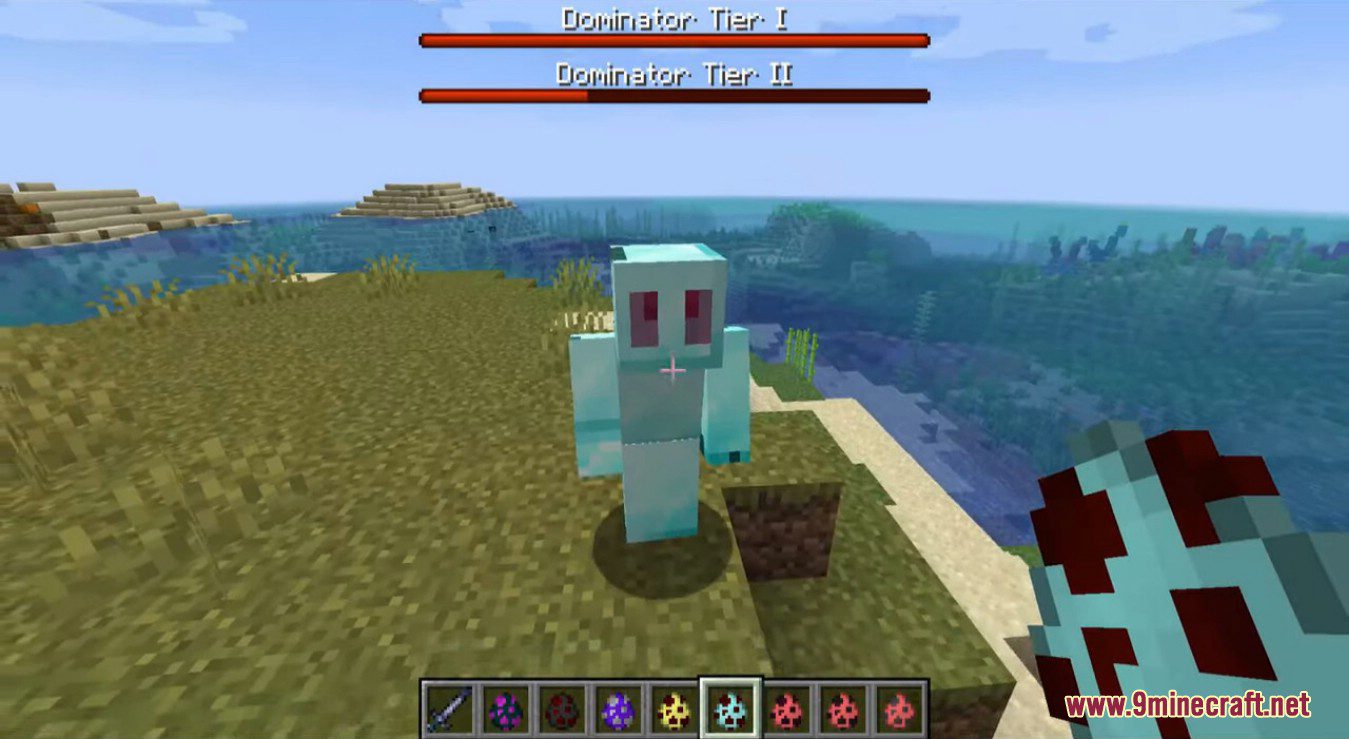Click the Dominator Tier II title text

click(673, 72)
